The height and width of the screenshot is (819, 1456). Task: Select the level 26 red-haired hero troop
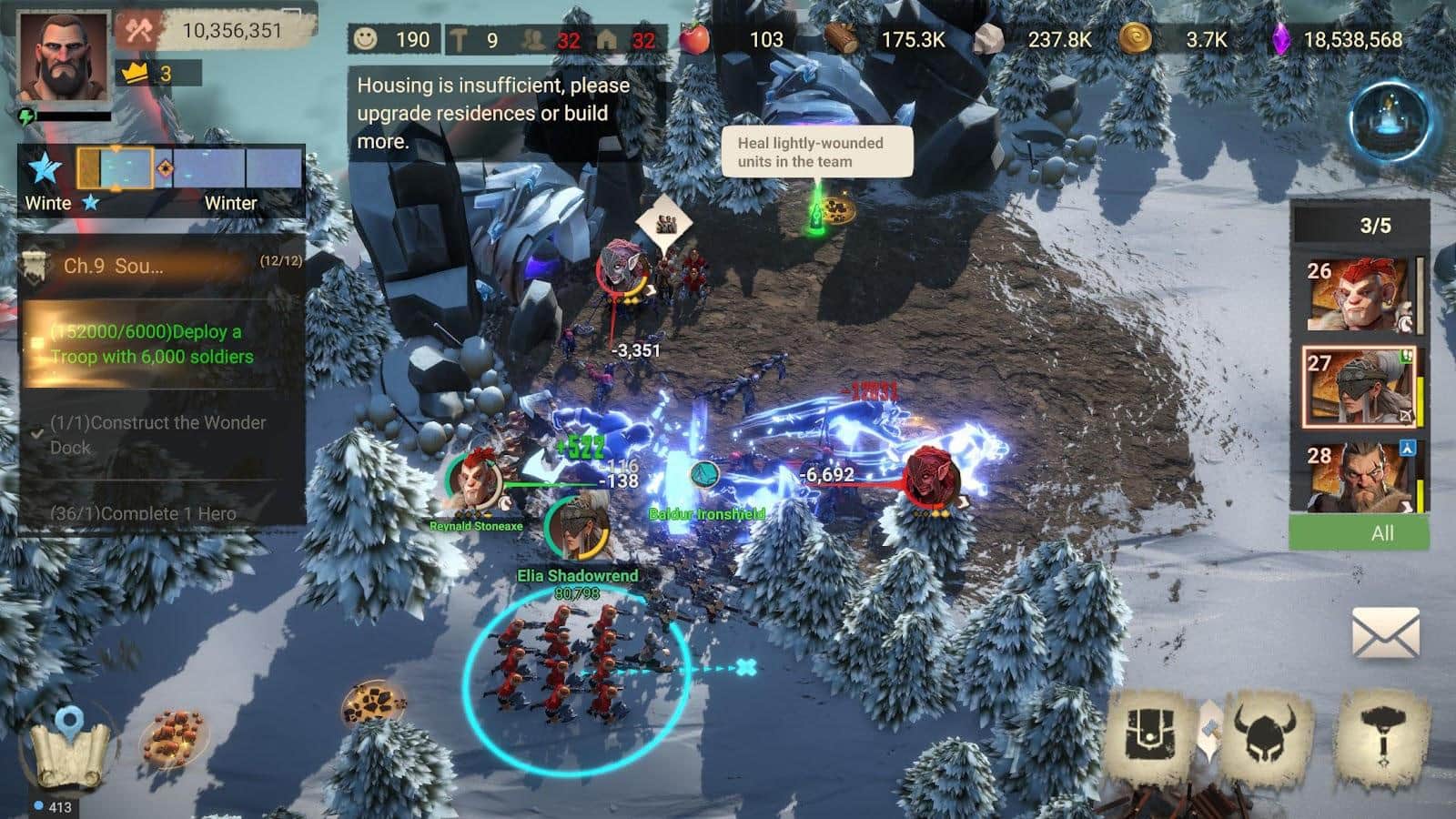(1358, 293)
